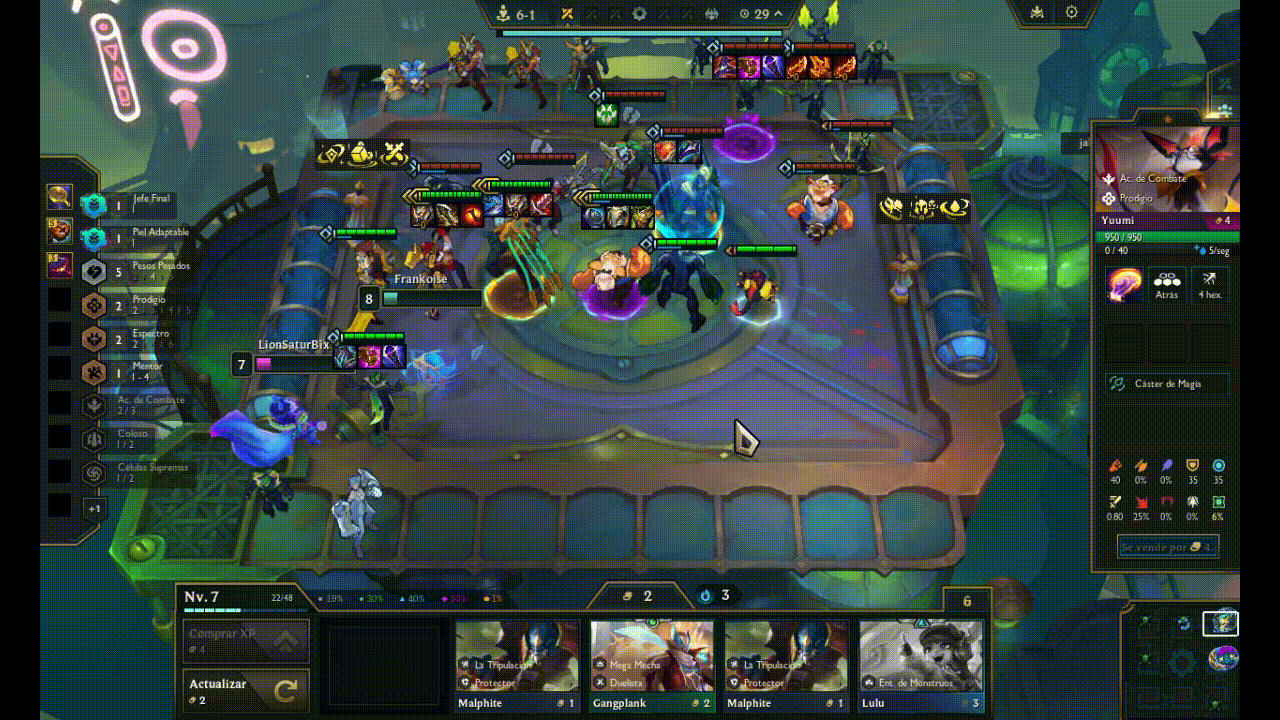Click the attack damage stat icon on Yuumi's panel
1280x720 pixels.
(1115, 465)
